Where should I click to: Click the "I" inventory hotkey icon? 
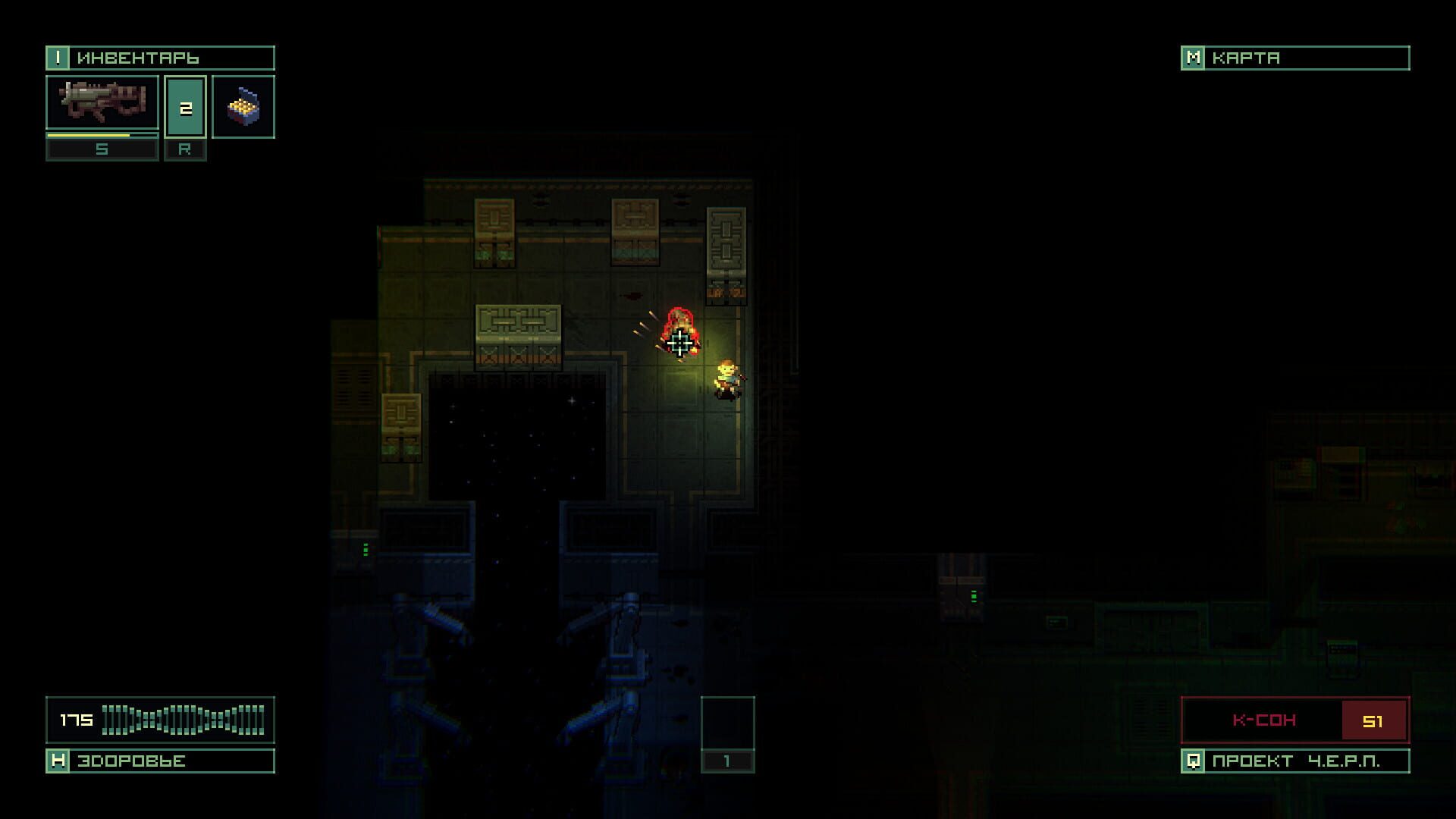coord(57,57)
